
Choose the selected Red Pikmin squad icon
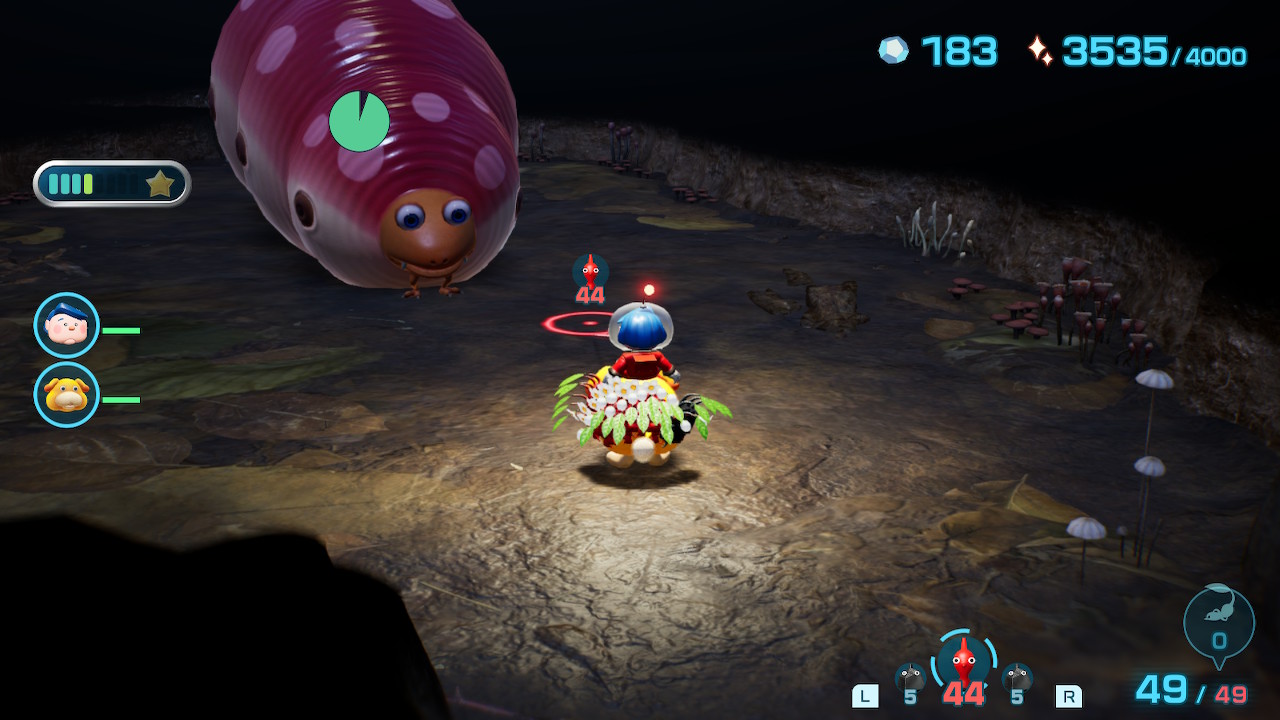[x=962, y=659]
